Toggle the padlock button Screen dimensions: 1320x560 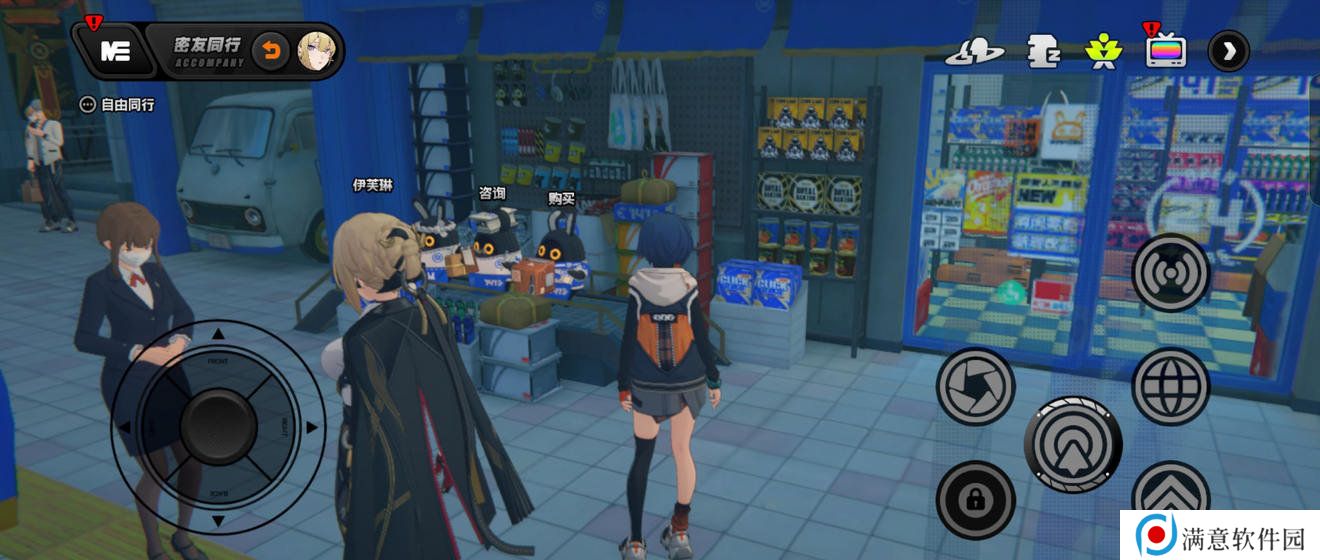coord(975,500)
